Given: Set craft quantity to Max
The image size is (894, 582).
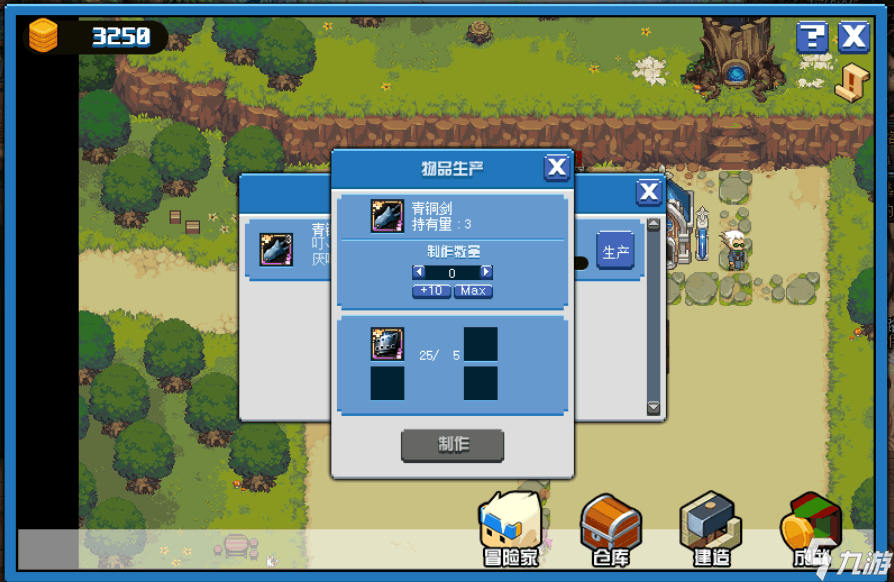Looking at the screenshot, I should [x=473, y=291].
